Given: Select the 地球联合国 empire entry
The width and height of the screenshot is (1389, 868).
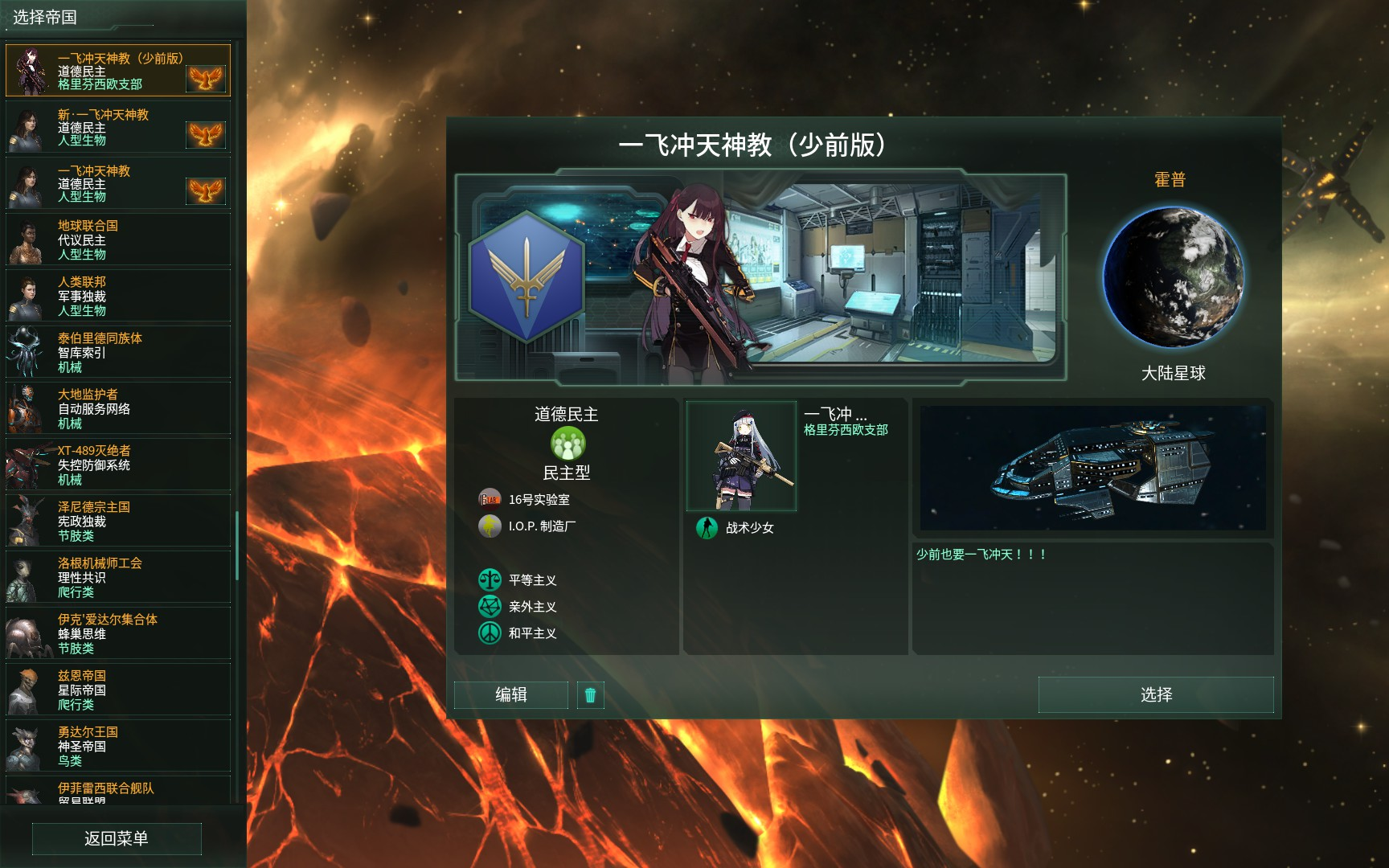Looking at the screenshot, I should pyautogui.click(x=117, y=240).
